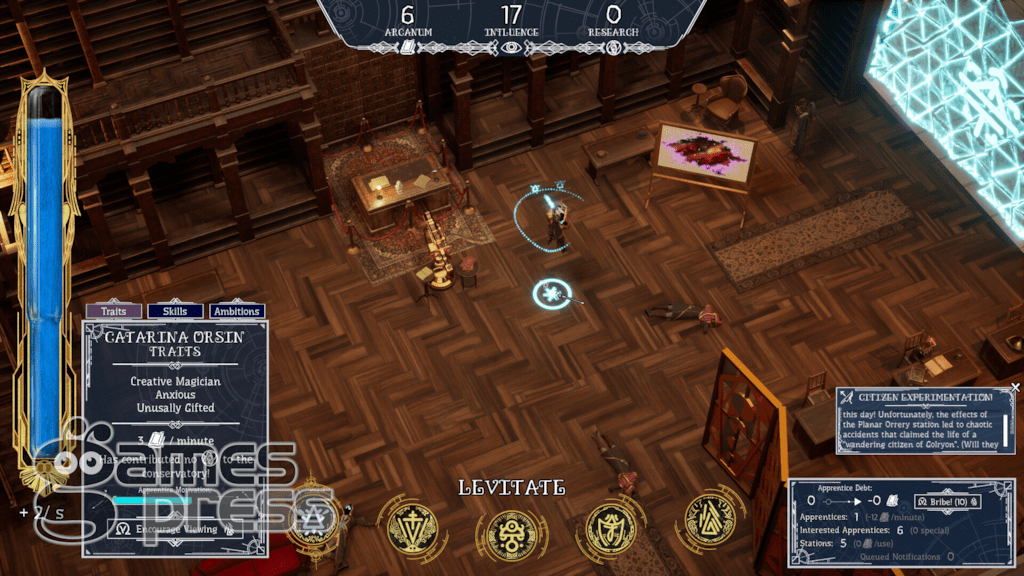
Task: Select the Levitate spell icon
Action: pyautogui.click(x=511, y=527)
